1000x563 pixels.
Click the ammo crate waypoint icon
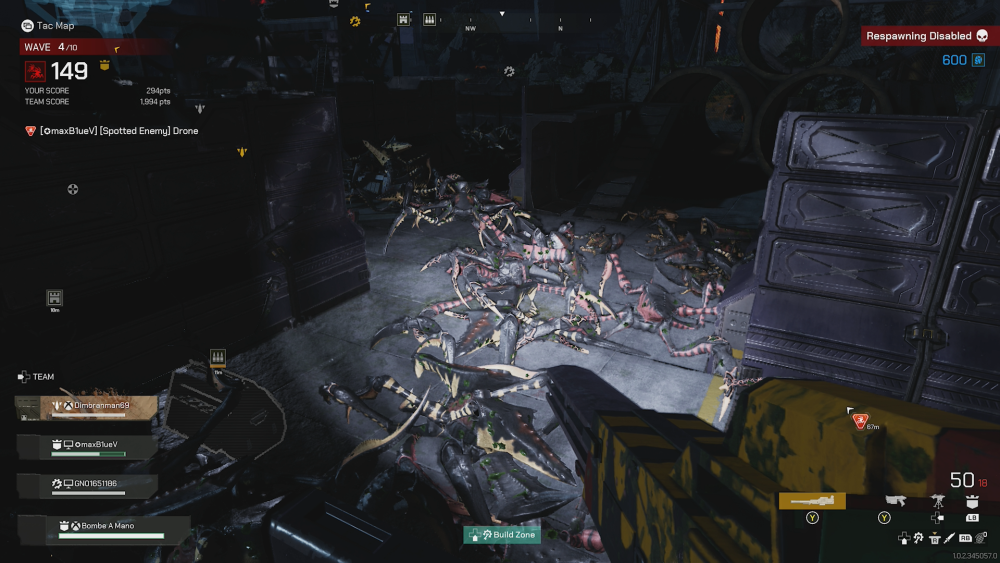coord(218,357)
